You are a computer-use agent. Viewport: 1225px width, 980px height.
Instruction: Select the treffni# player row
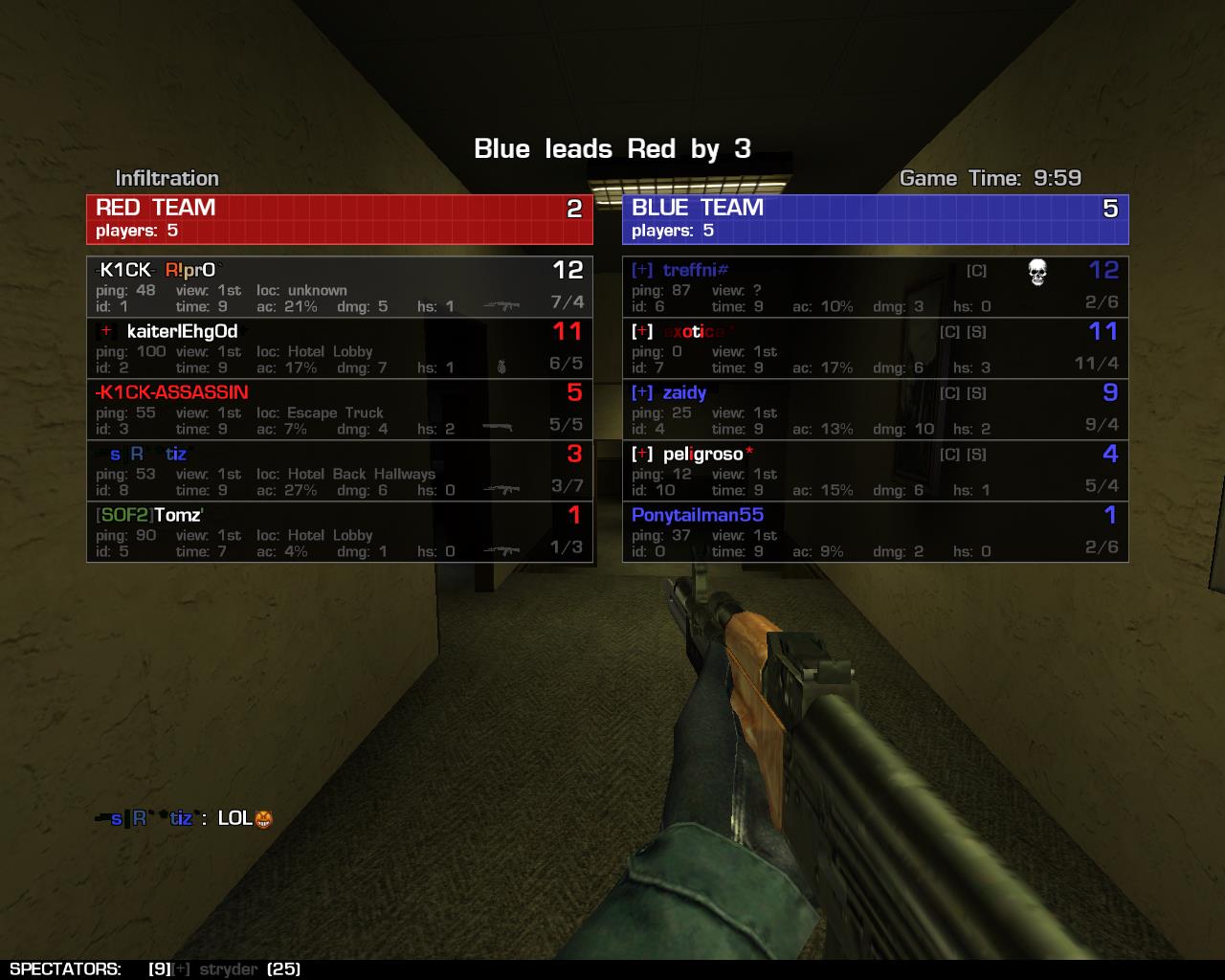click(875, 286)
